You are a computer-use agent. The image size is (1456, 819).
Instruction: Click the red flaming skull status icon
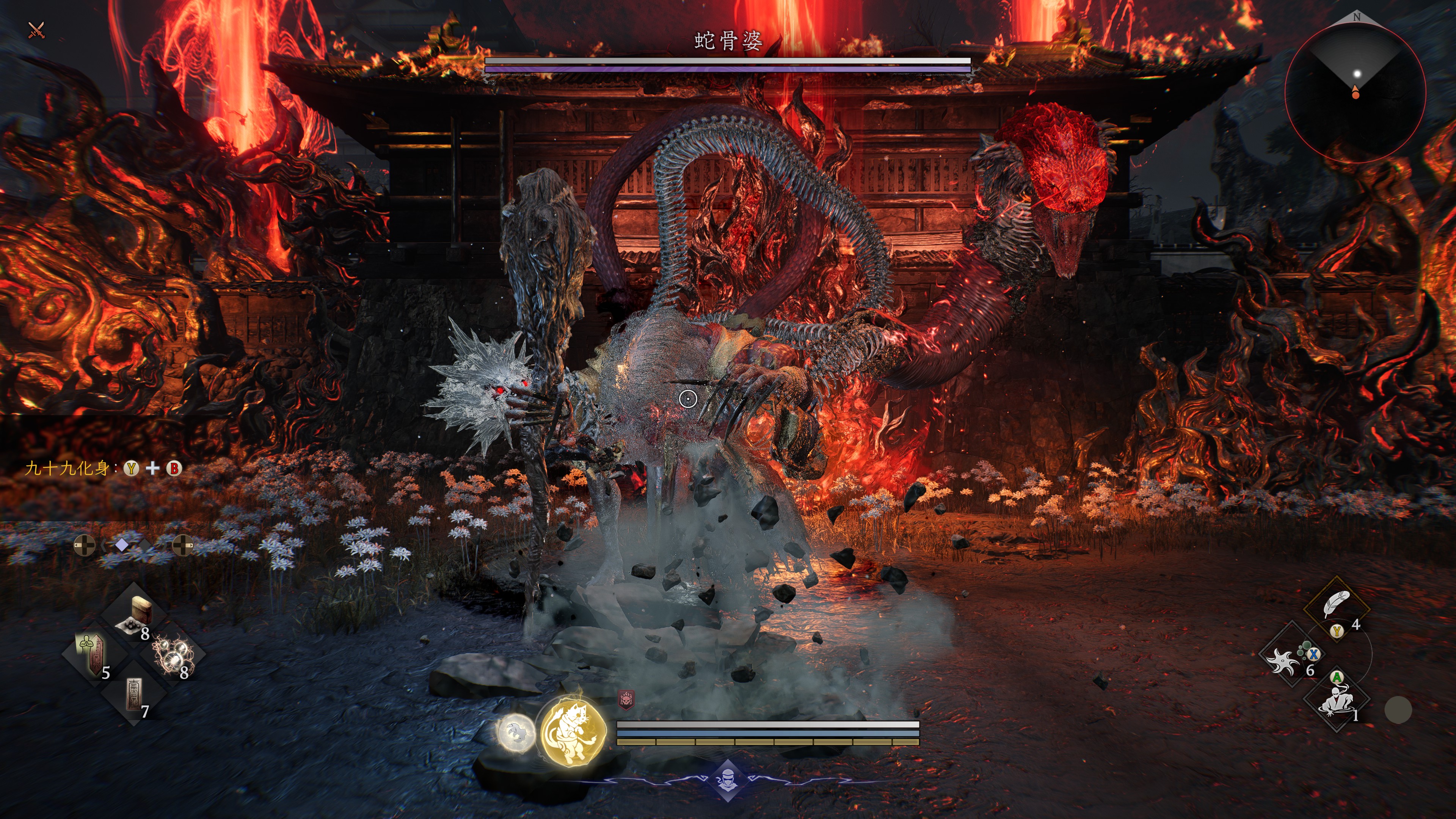click(626, 700)
